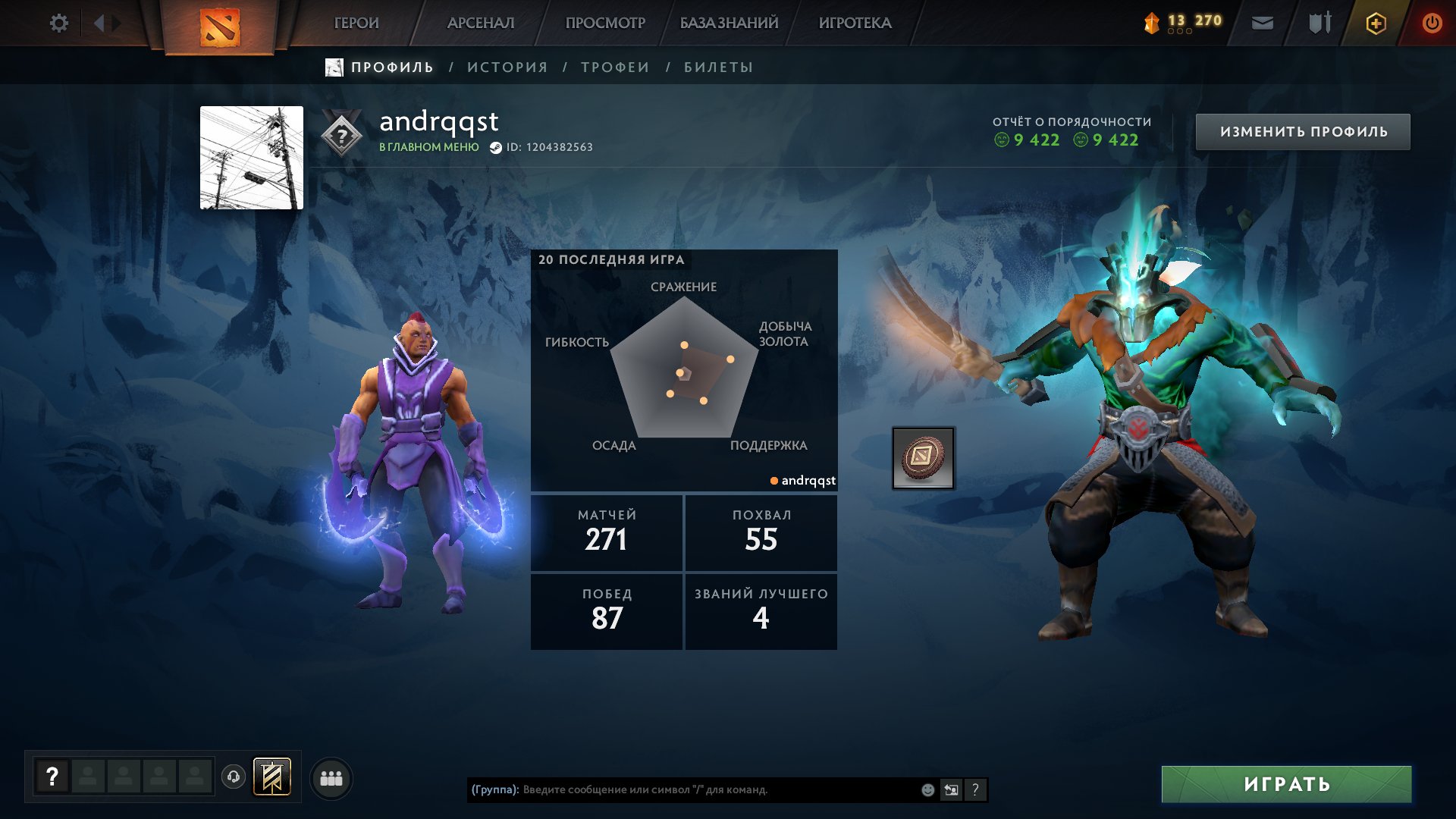The image size is (1456, 819).
Task: Open the АРСЕНАЛ menu
Action: (481, 24)
